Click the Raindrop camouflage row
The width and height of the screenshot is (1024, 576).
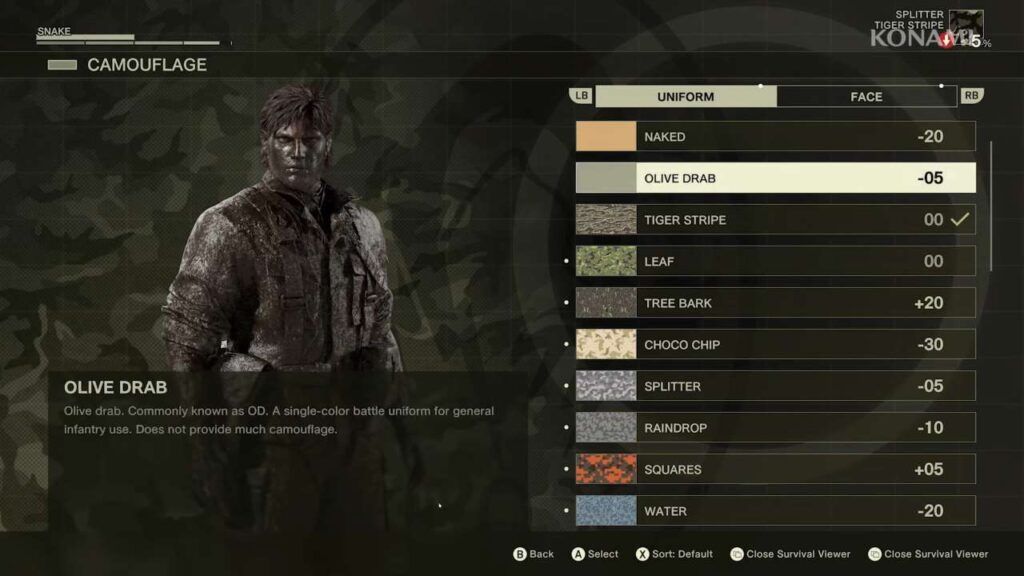click(775, 428)
